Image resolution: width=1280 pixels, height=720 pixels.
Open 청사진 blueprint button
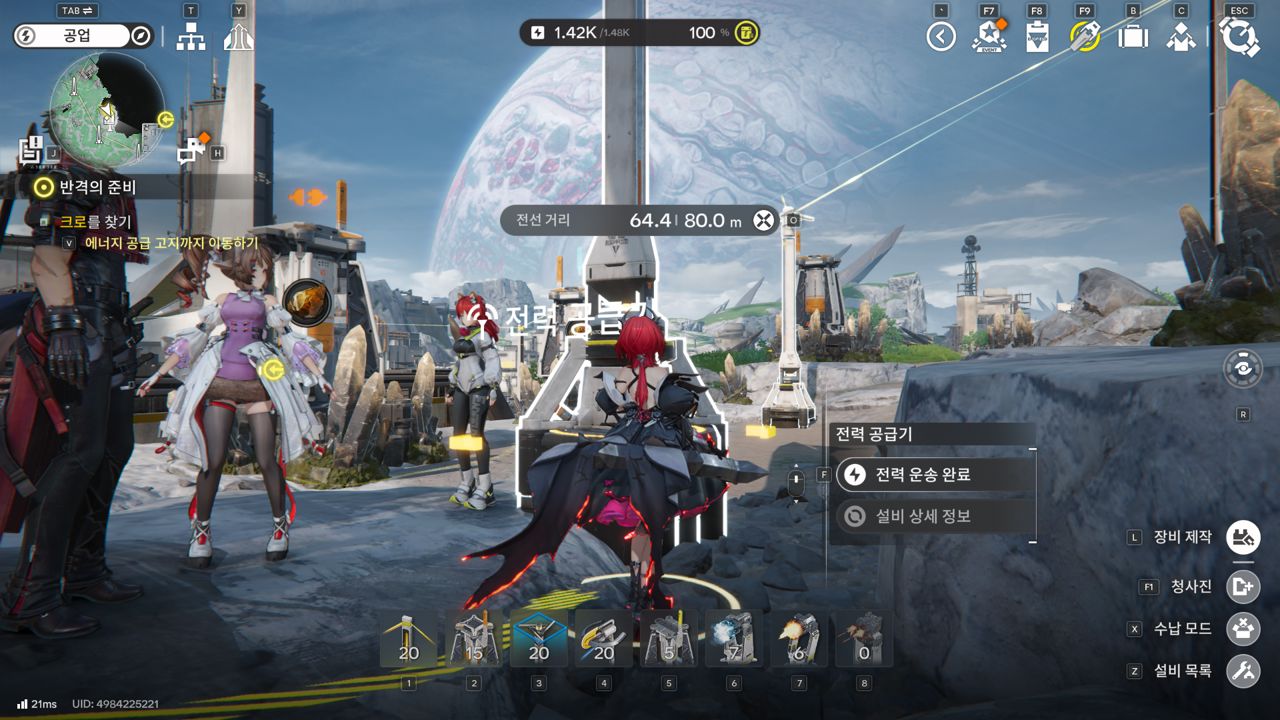1244,587
